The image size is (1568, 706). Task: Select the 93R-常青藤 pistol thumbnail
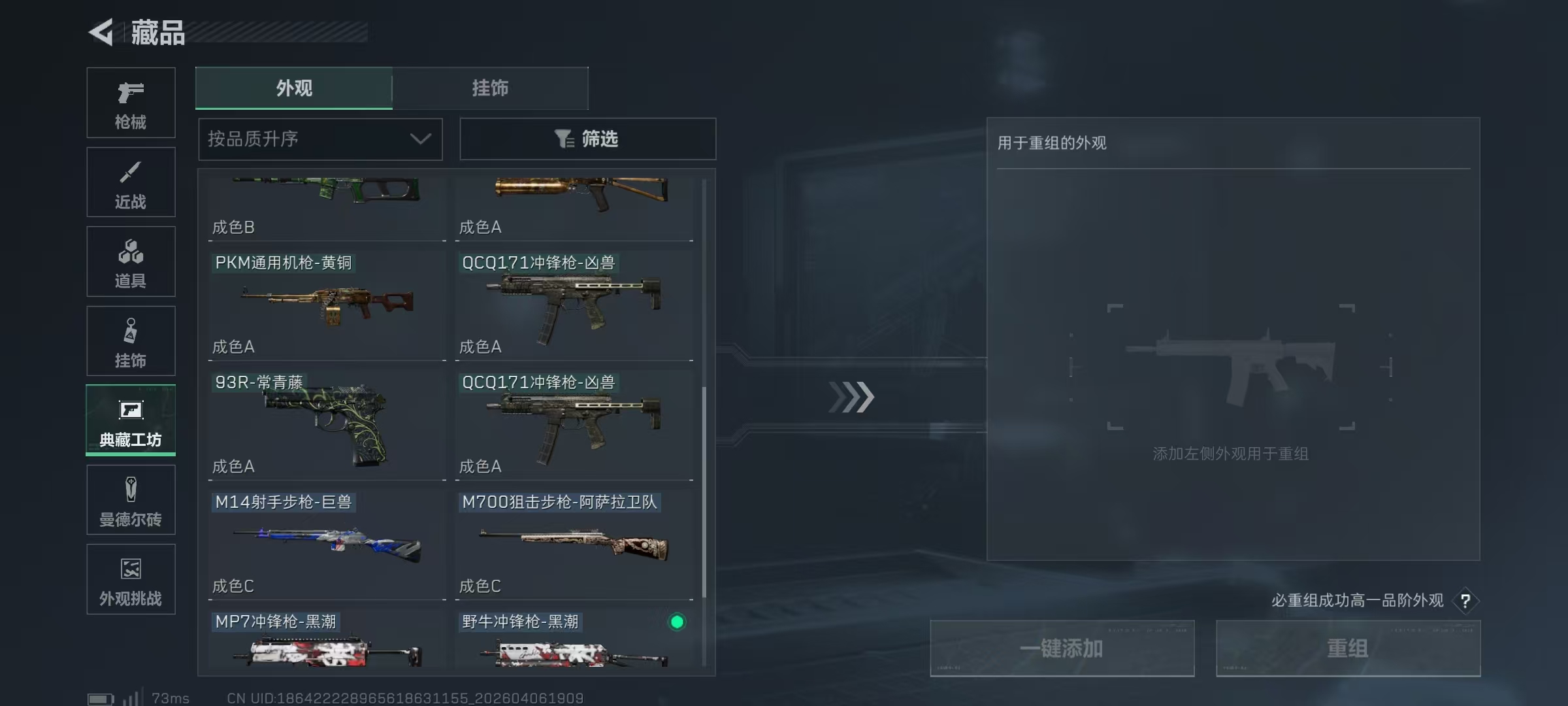[325, 425]
